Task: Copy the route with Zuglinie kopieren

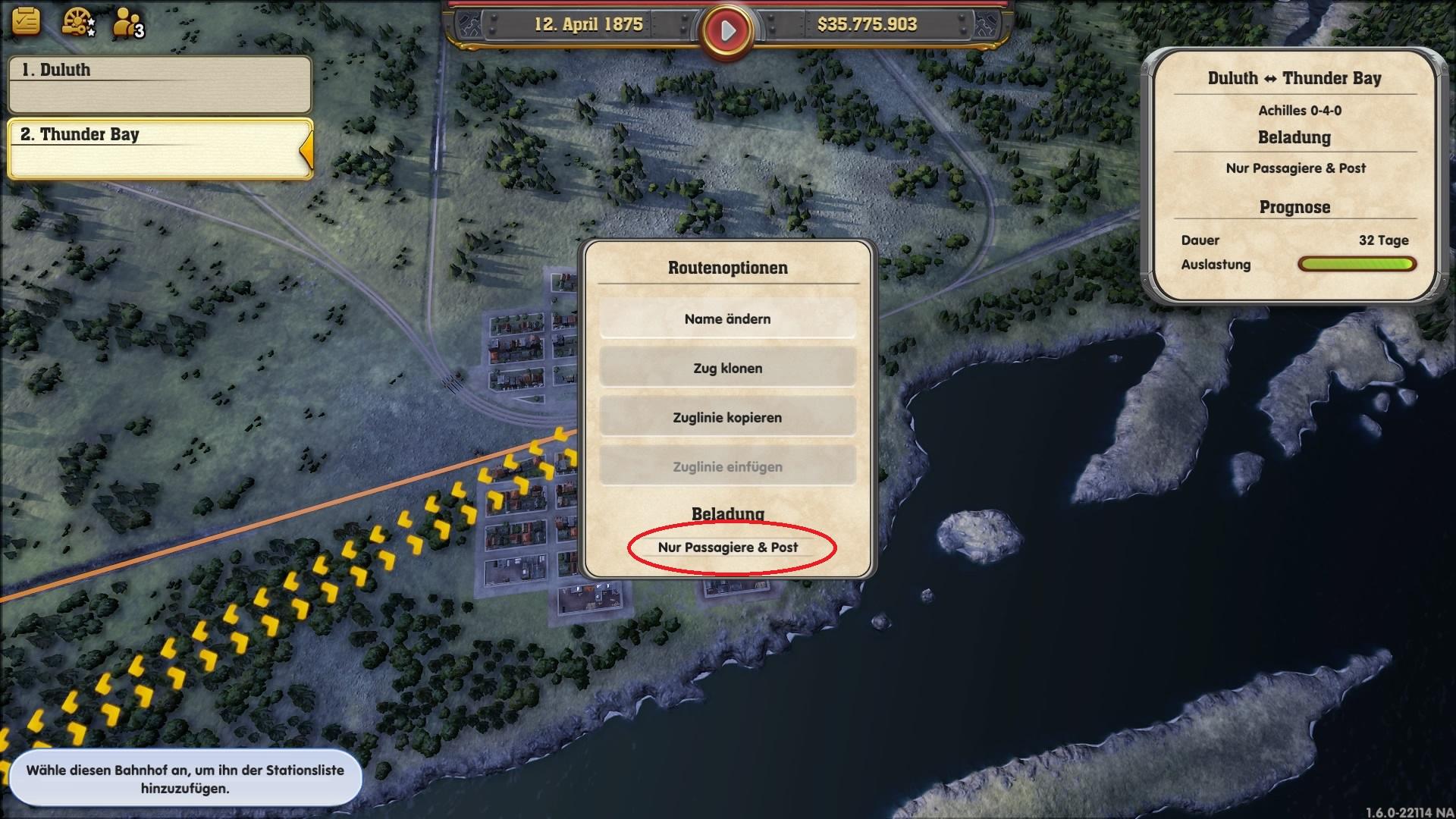Action: point(727,418)
